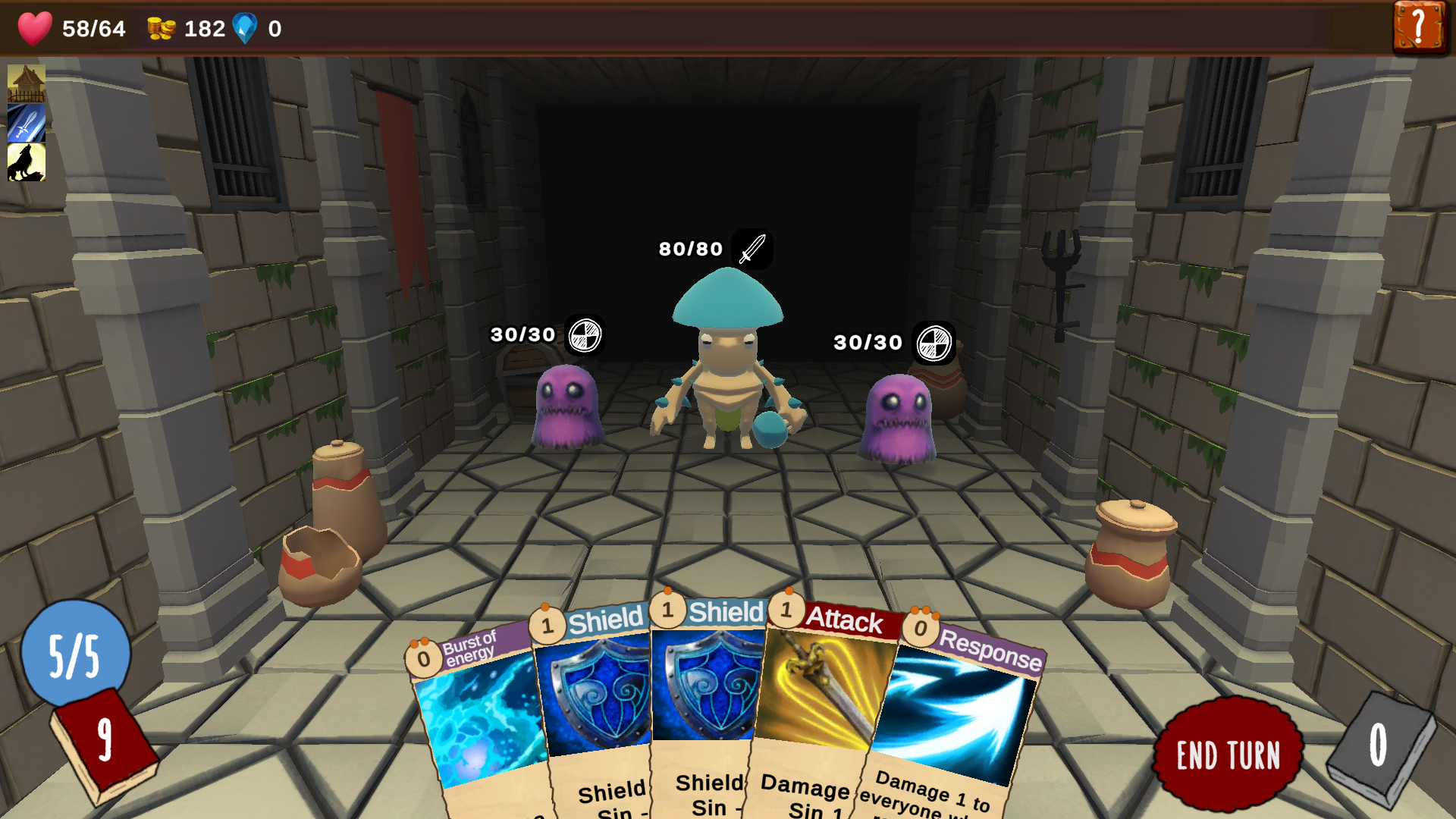Image resolution: width=1456 pixels, height=819 pixels.
Task: Click the gold coins icon showing 182
Action: pos(162,29)
